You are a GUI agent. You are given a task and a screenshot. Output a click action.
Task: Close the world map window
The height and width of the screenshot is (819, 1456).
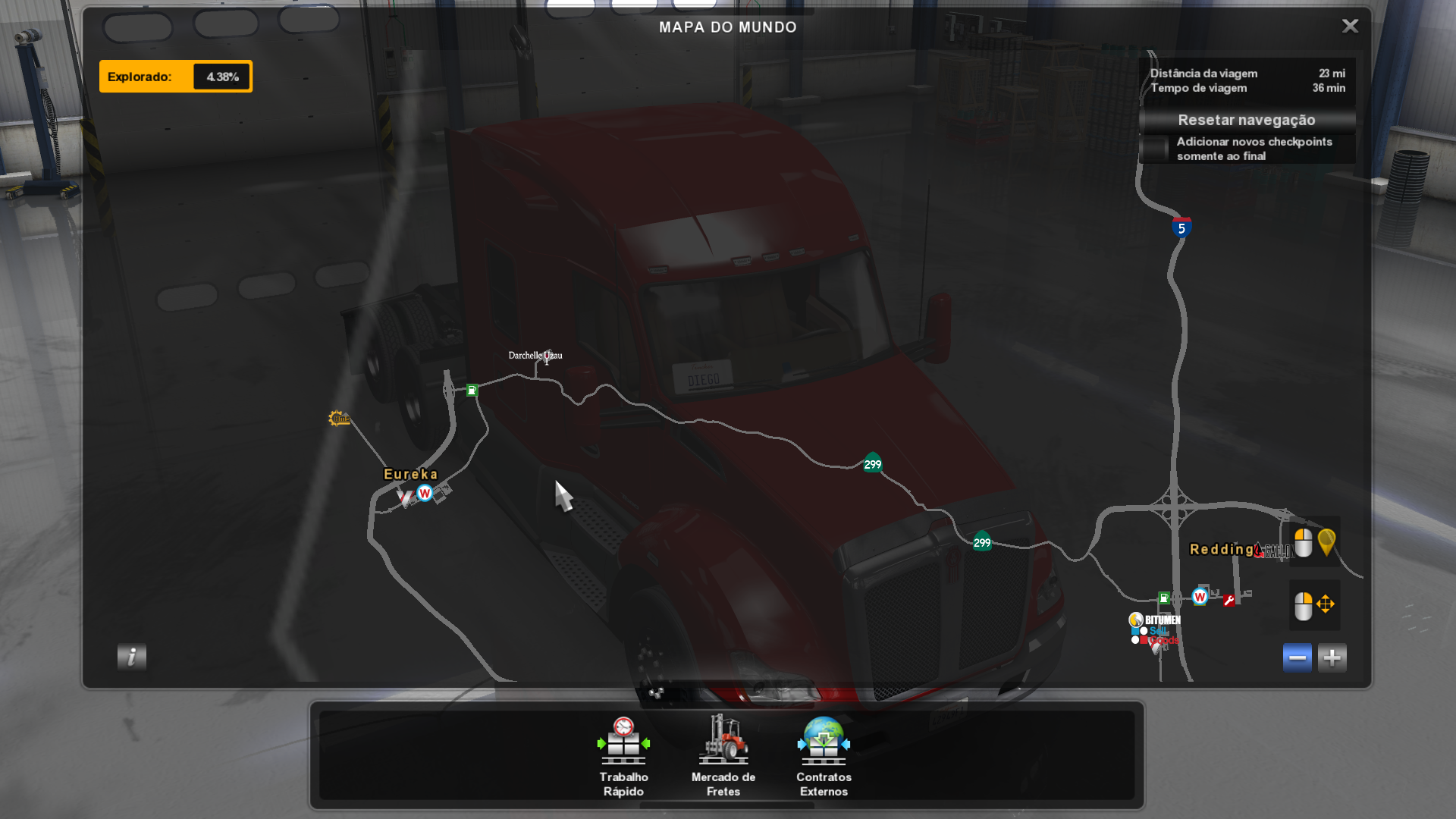click(1350, 27)
